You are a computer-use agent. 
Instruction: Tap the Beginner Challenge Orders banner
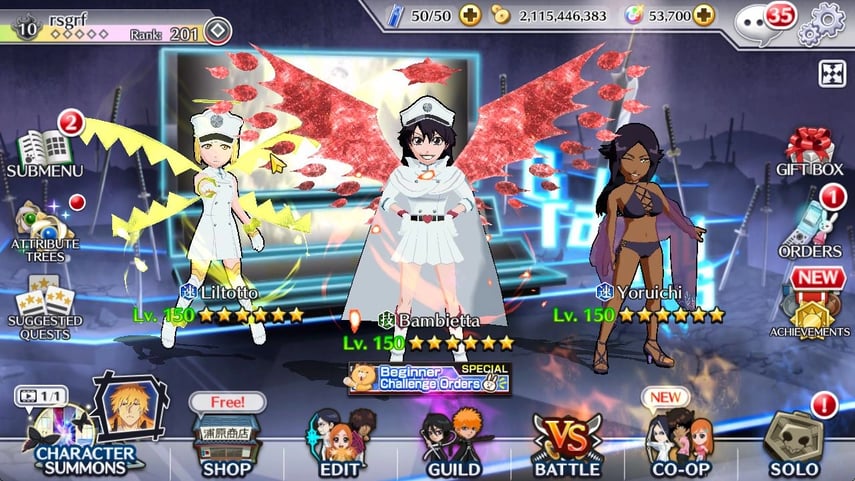click(x=429, y=378)
